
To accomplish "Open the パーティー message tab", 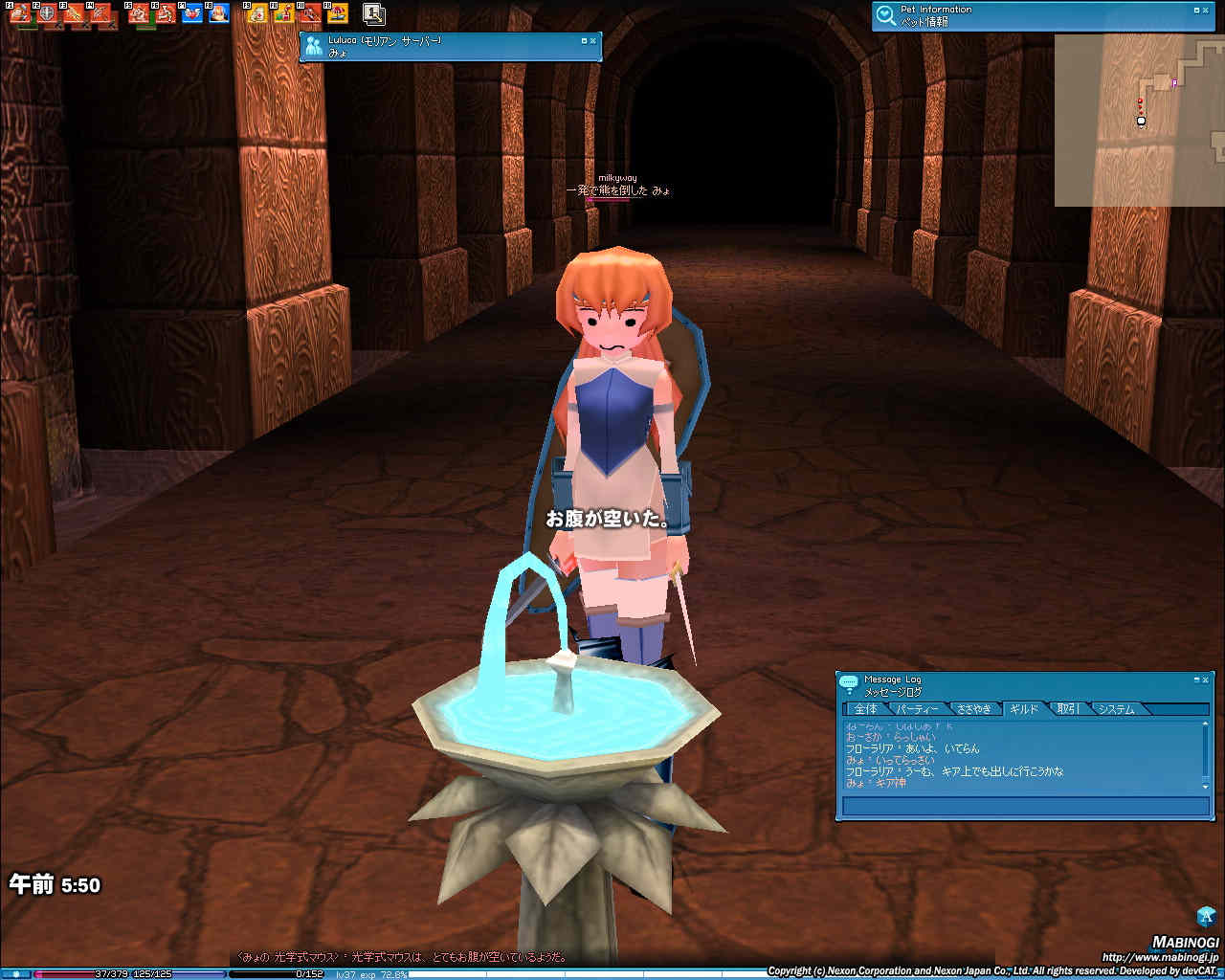I will click(917, 709).
